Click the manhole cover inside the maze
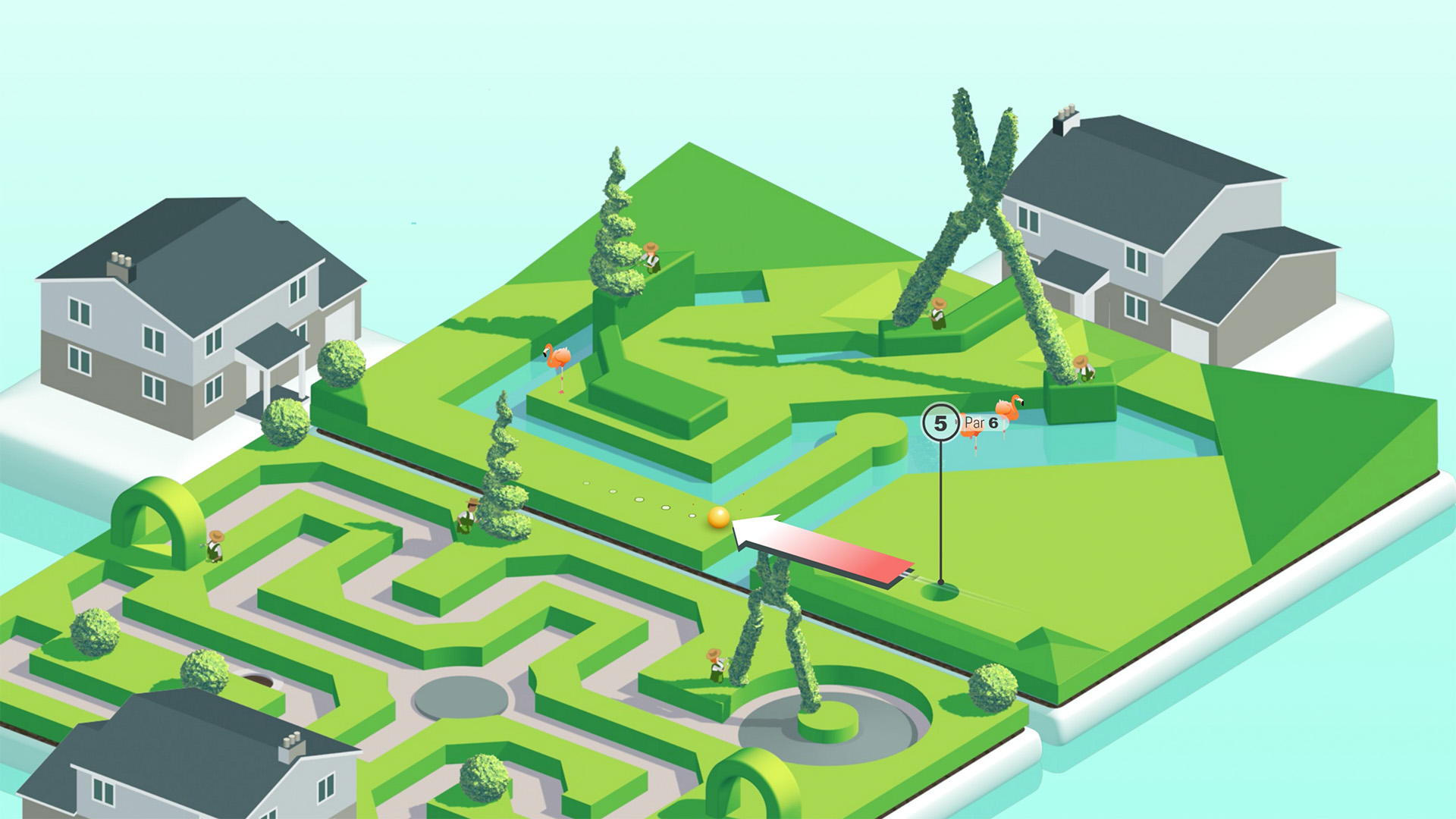The height and width of the screenshot is (819, 1456). tap(258, 680)
